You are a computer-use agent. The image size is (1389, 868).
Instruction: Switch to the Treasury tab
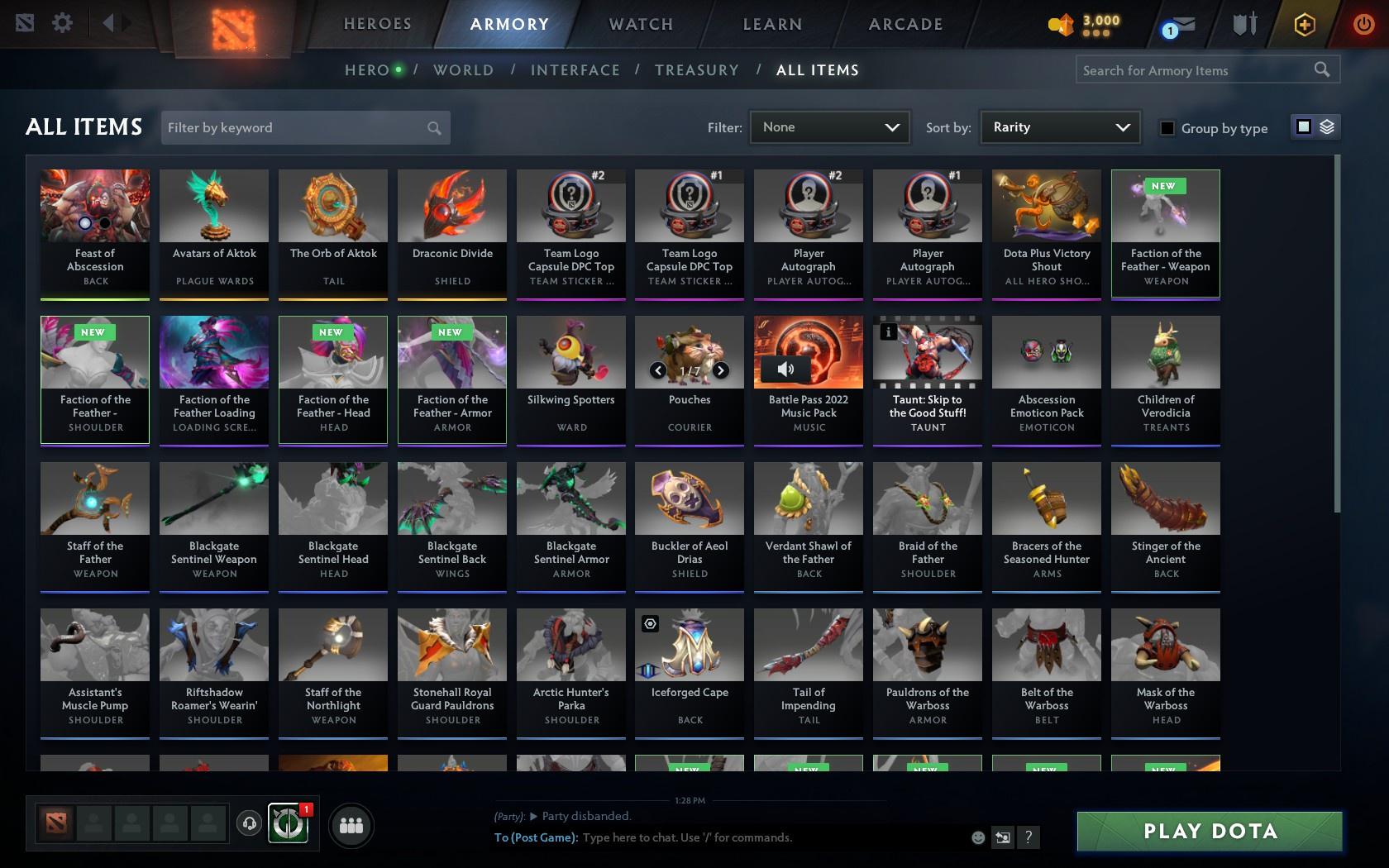pos(697,70)
